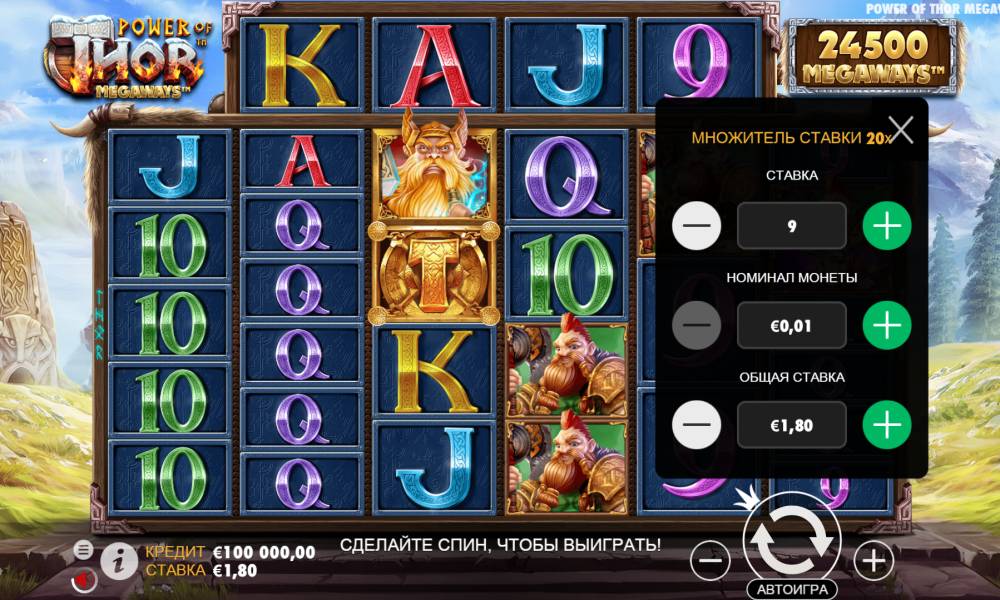Screen dimensions: 1000x600
Task: Open the hamburger settings menu
Action: pyautogui.click(x=84, y=550)
